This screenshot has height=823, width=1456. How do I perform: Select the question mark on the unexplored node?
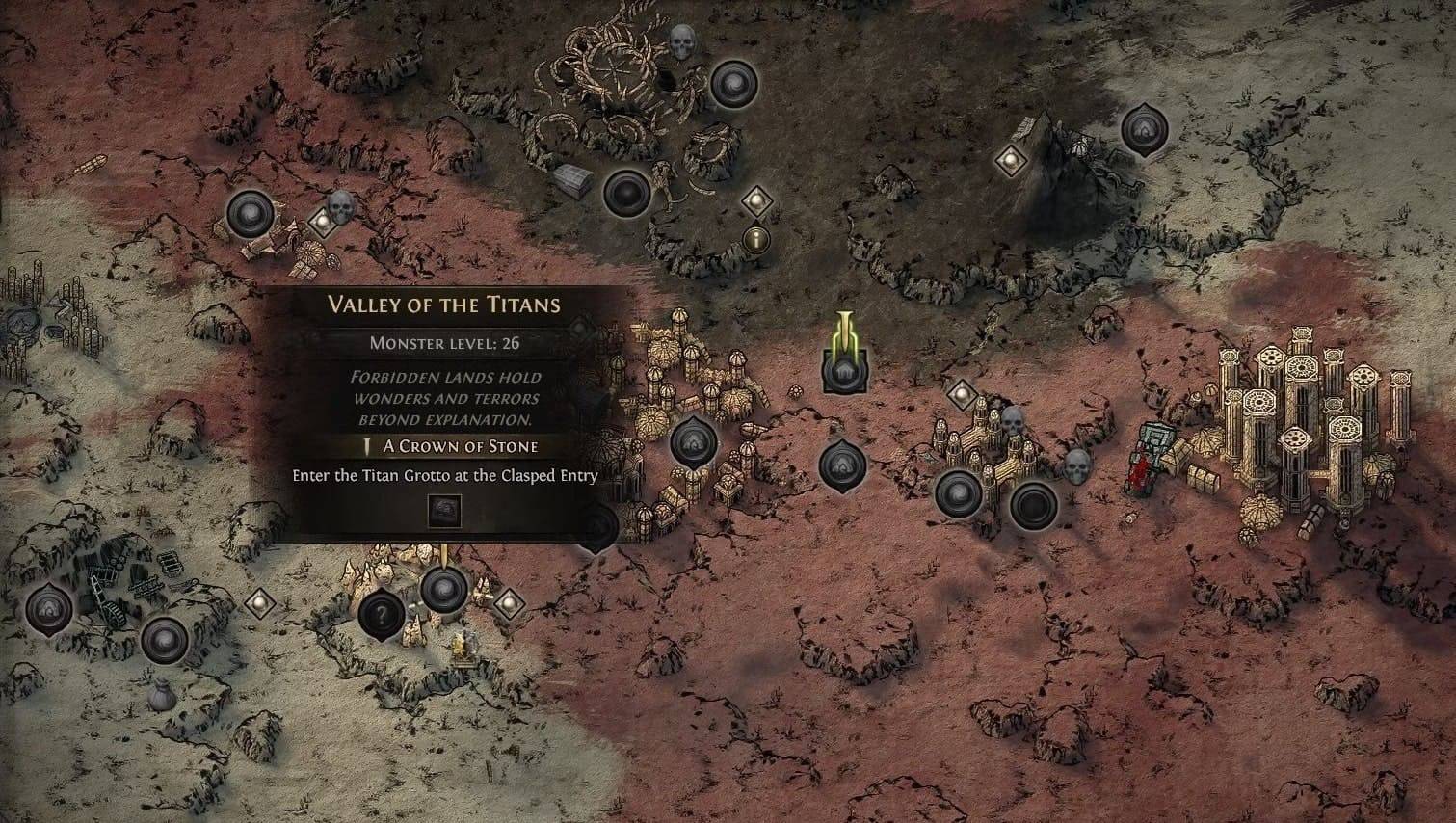[385, 613]
